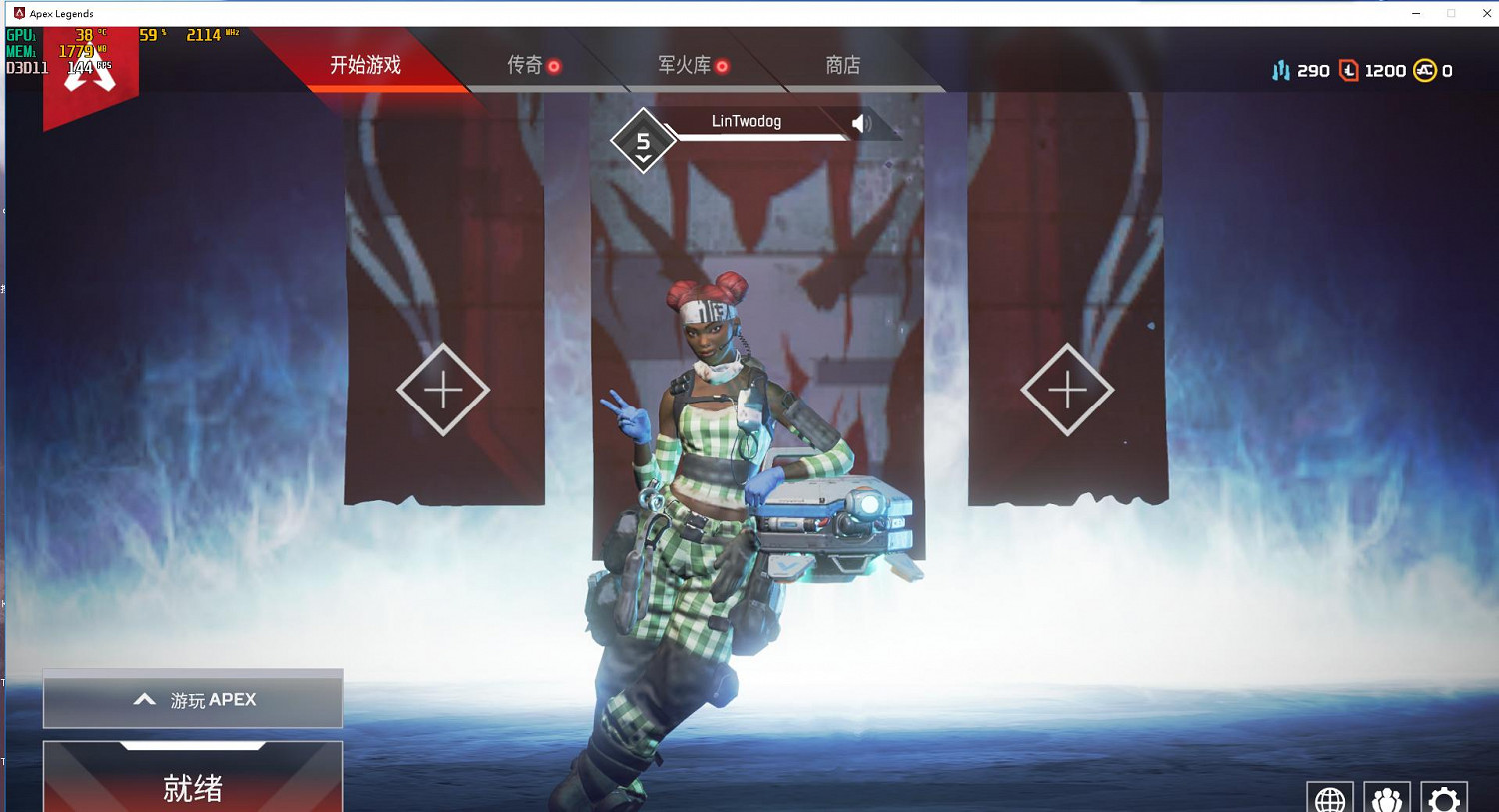
Task: Click the Apex Coins icon showing 0
Action: point(1423,70)
